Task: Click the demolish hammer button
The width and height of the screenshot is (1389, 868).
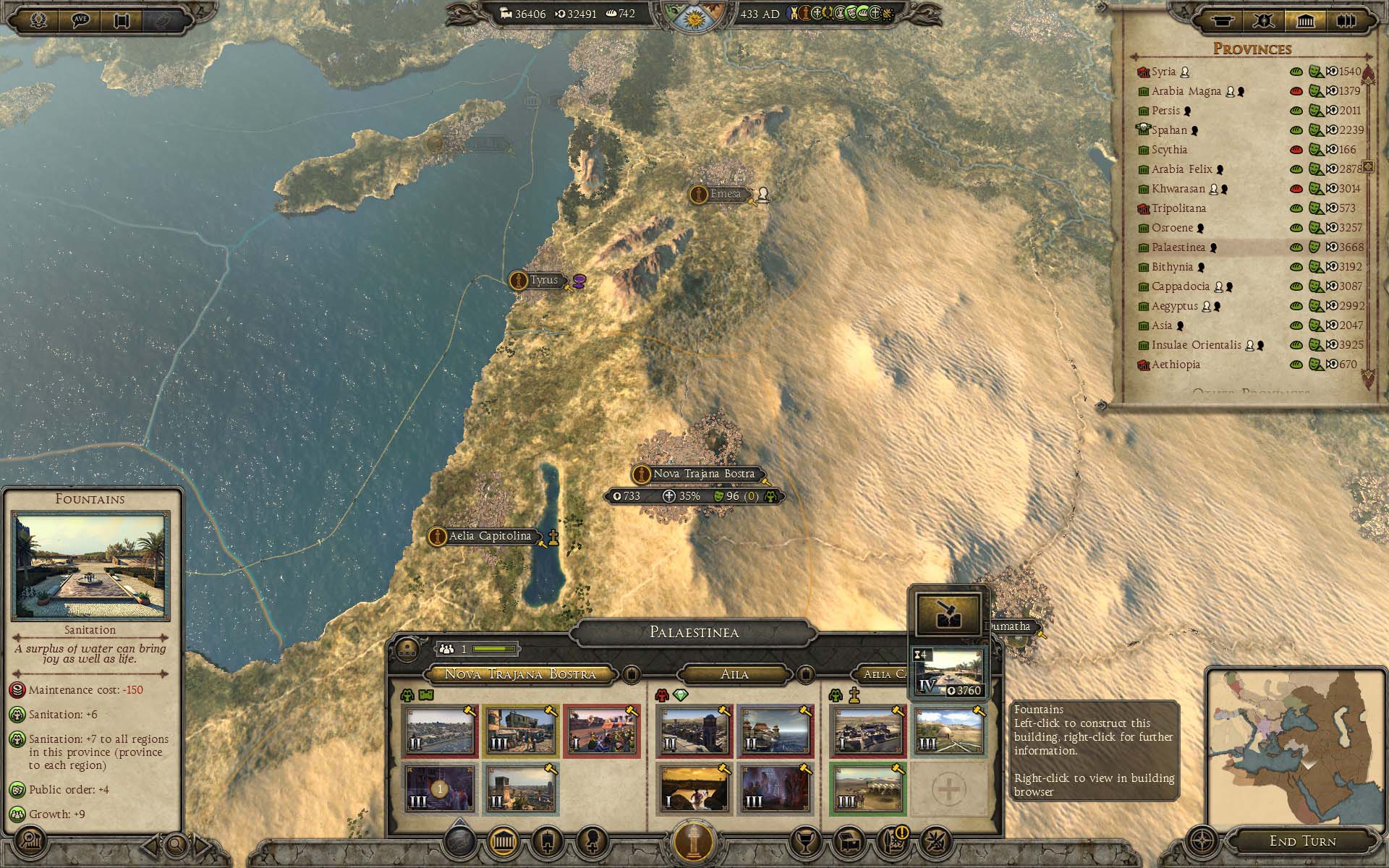Action: pos(948,614)
